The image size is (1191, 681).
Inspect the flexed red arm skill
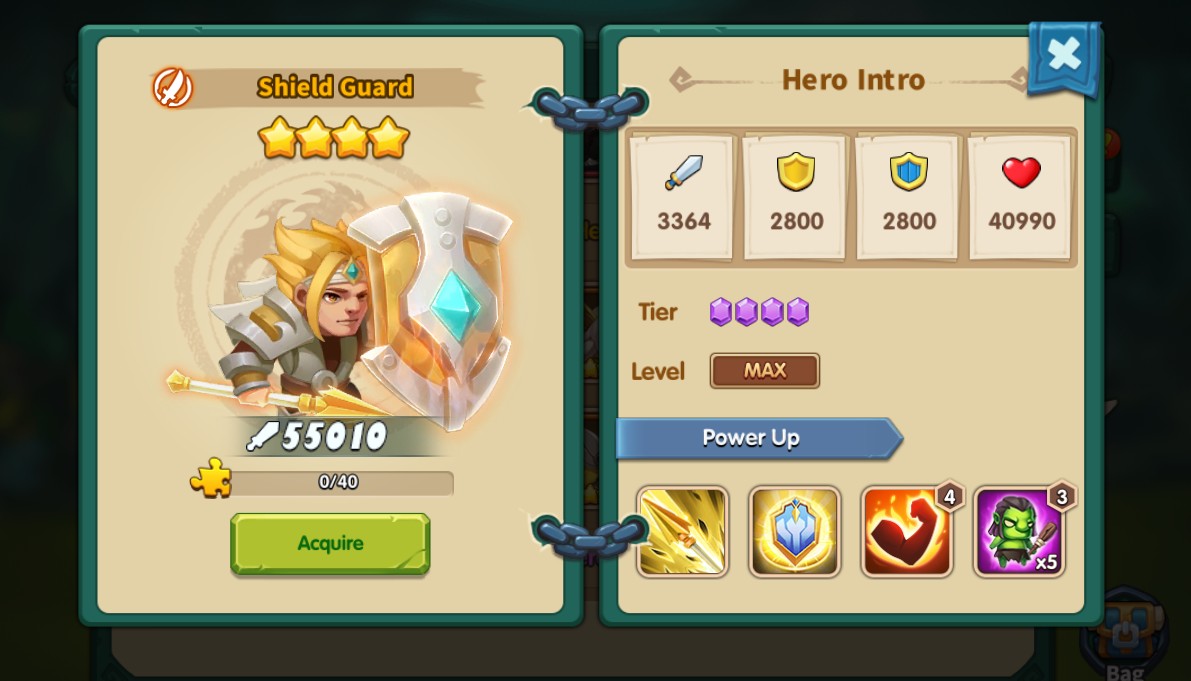tap(907, 532)
